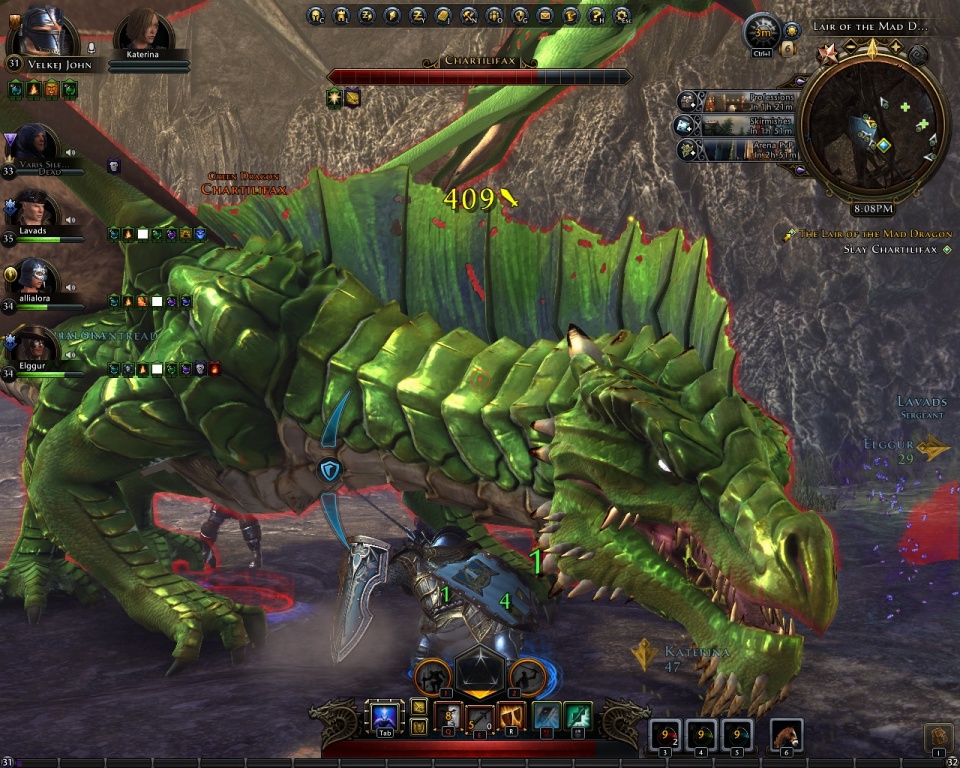Open the mail envelope icon in top bar
This screenshot has height=768, width=960.
545,15
